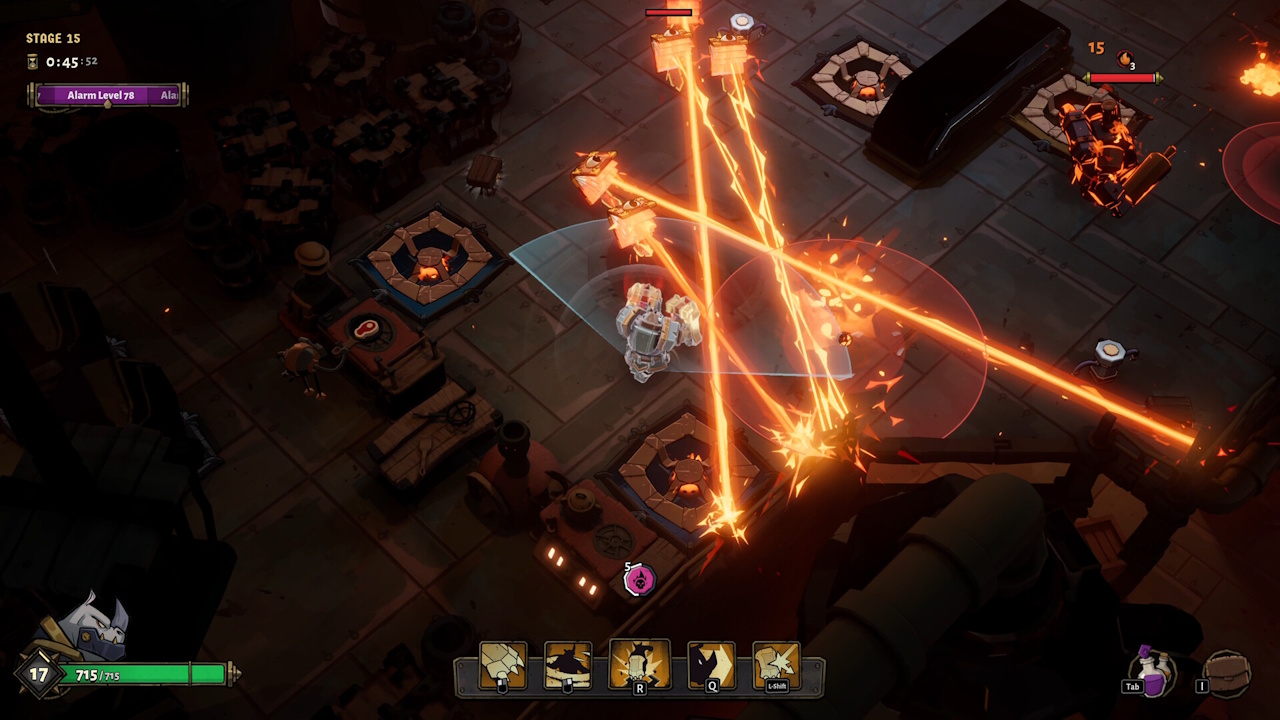Image resolution: width=1280 pixels, height=720 pixels.
Task: Select the pink skull marker badge
Action: coord(640,578)
